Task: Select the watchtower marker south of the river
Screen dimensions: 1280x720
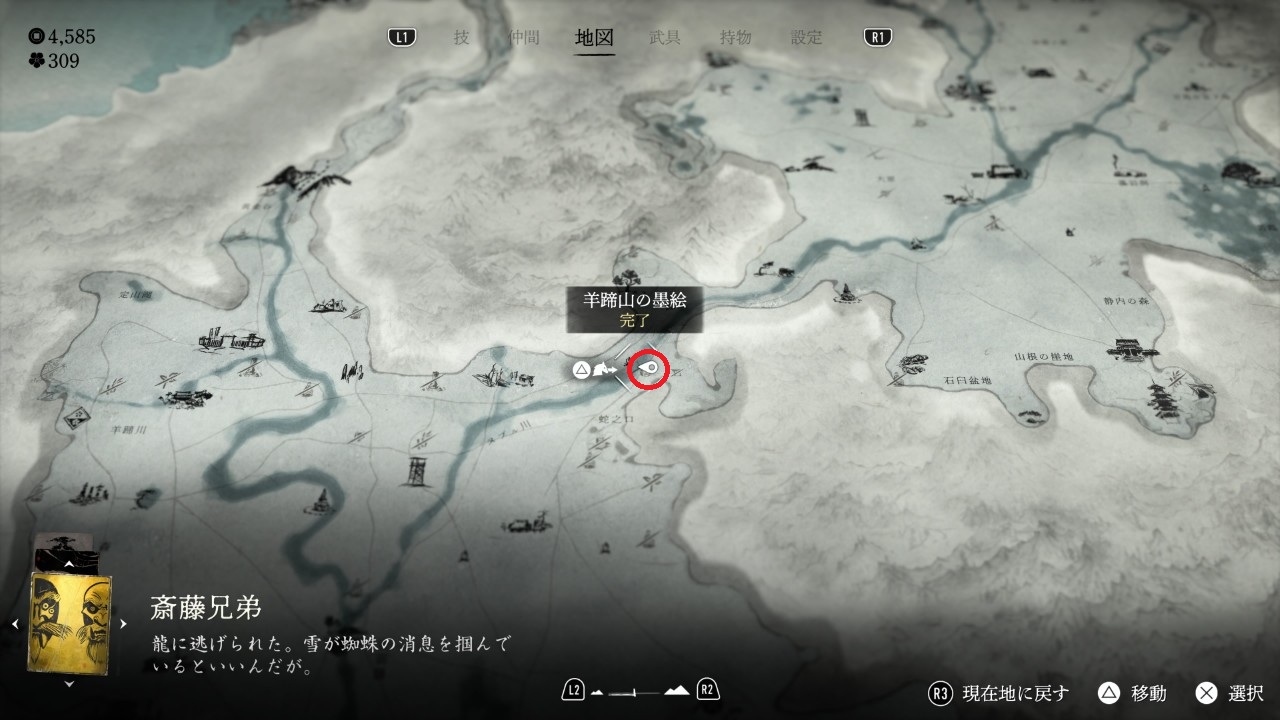Action: (417, 470)
